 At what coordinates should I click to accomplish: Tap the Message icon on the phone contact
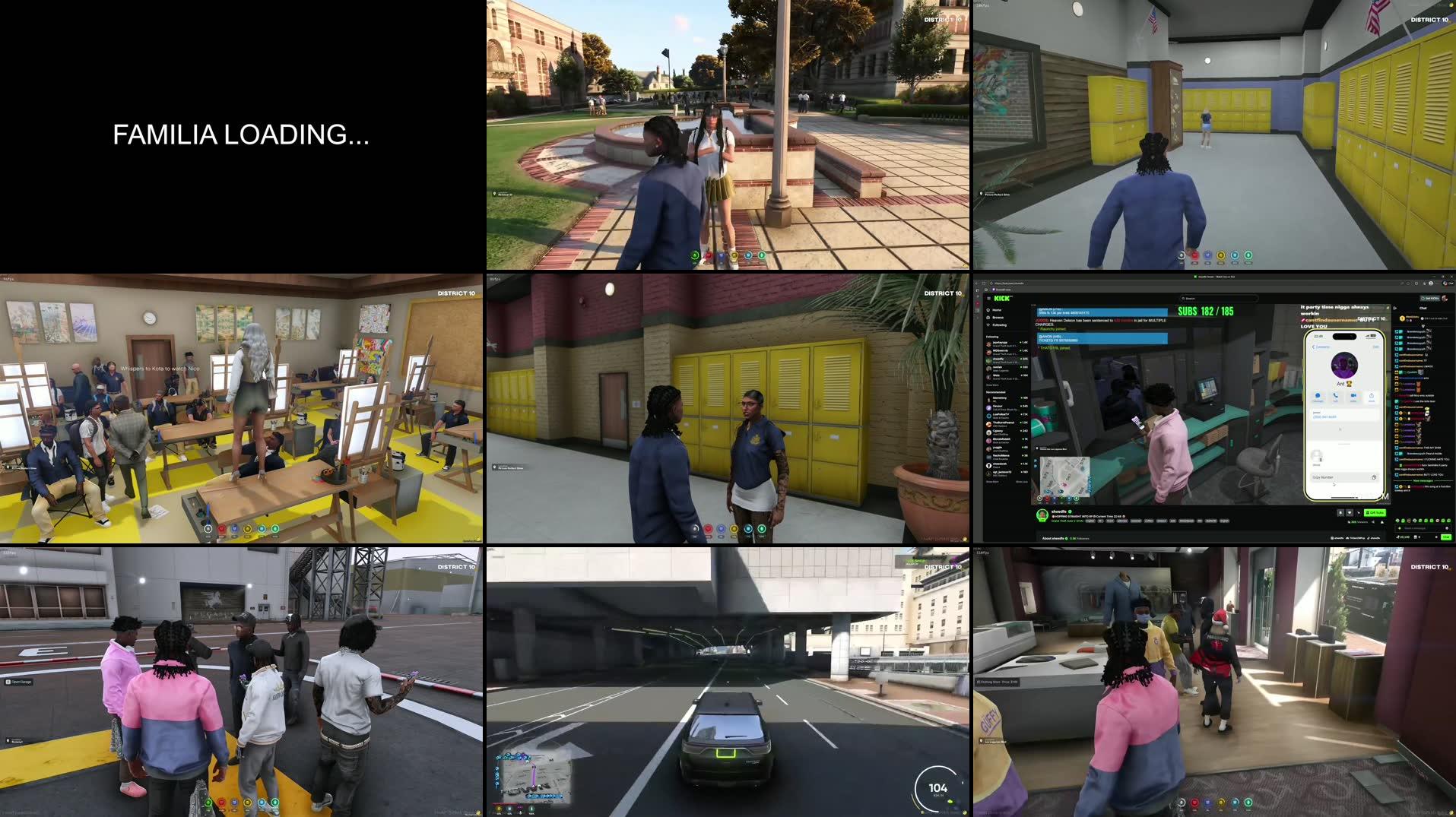(1318, 397)
